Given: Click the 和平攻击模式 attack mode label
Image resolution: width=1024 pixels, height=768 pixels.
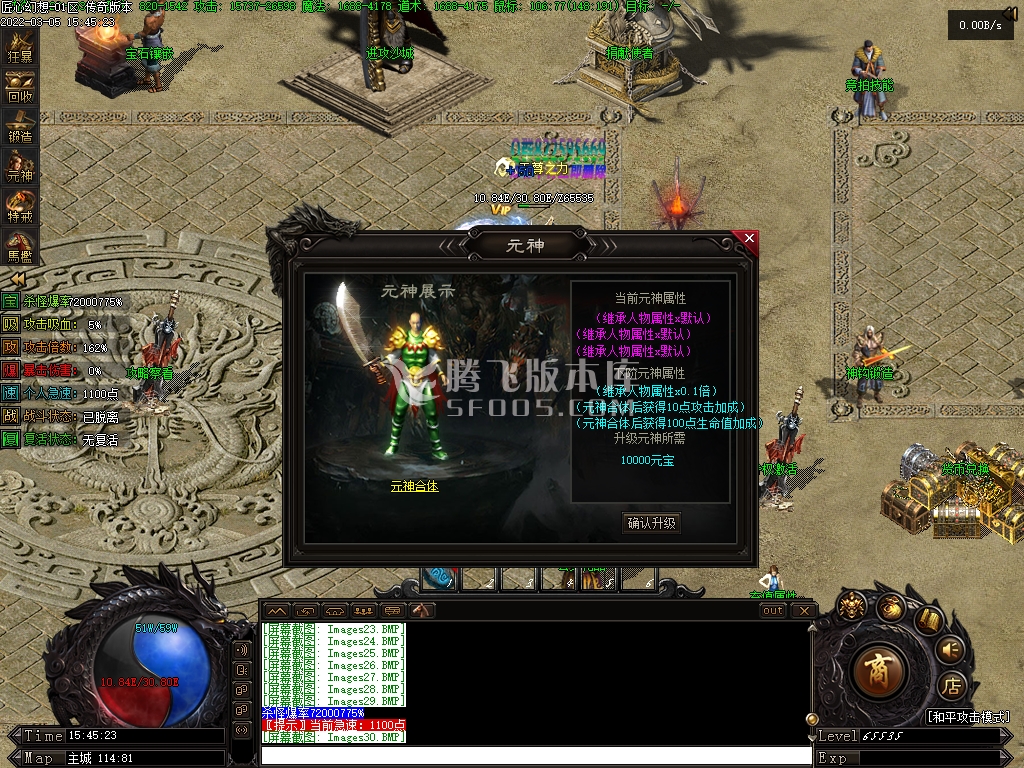Looking at the screenshot, I should coord(966,717).
